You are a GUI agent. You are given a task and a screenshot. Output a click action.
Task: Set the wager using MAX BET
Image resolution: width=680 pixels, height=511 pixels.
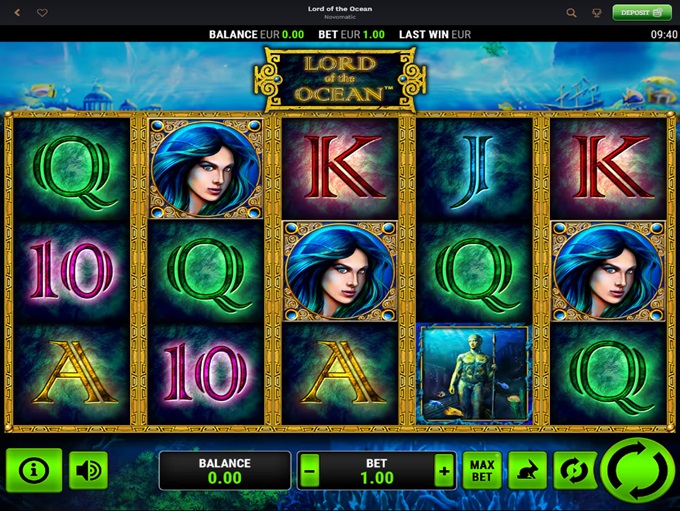click(x=481, y=470)
